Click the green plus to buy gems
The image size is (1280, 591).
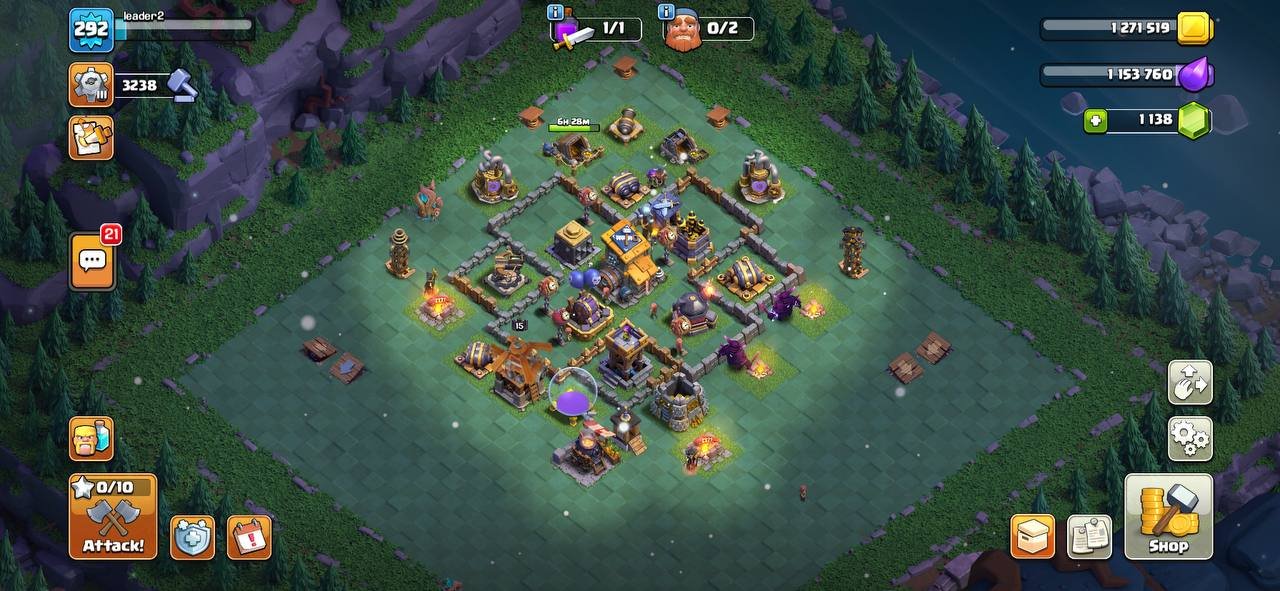[x=1096, y=121]
